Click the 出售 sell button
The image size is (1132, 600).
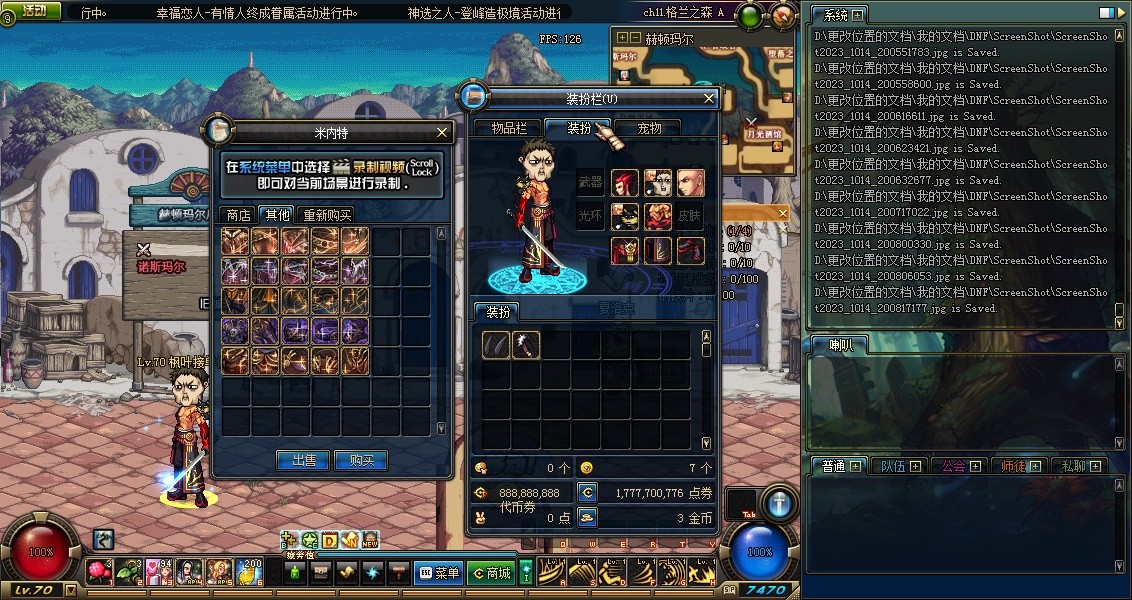click(303, 460)
